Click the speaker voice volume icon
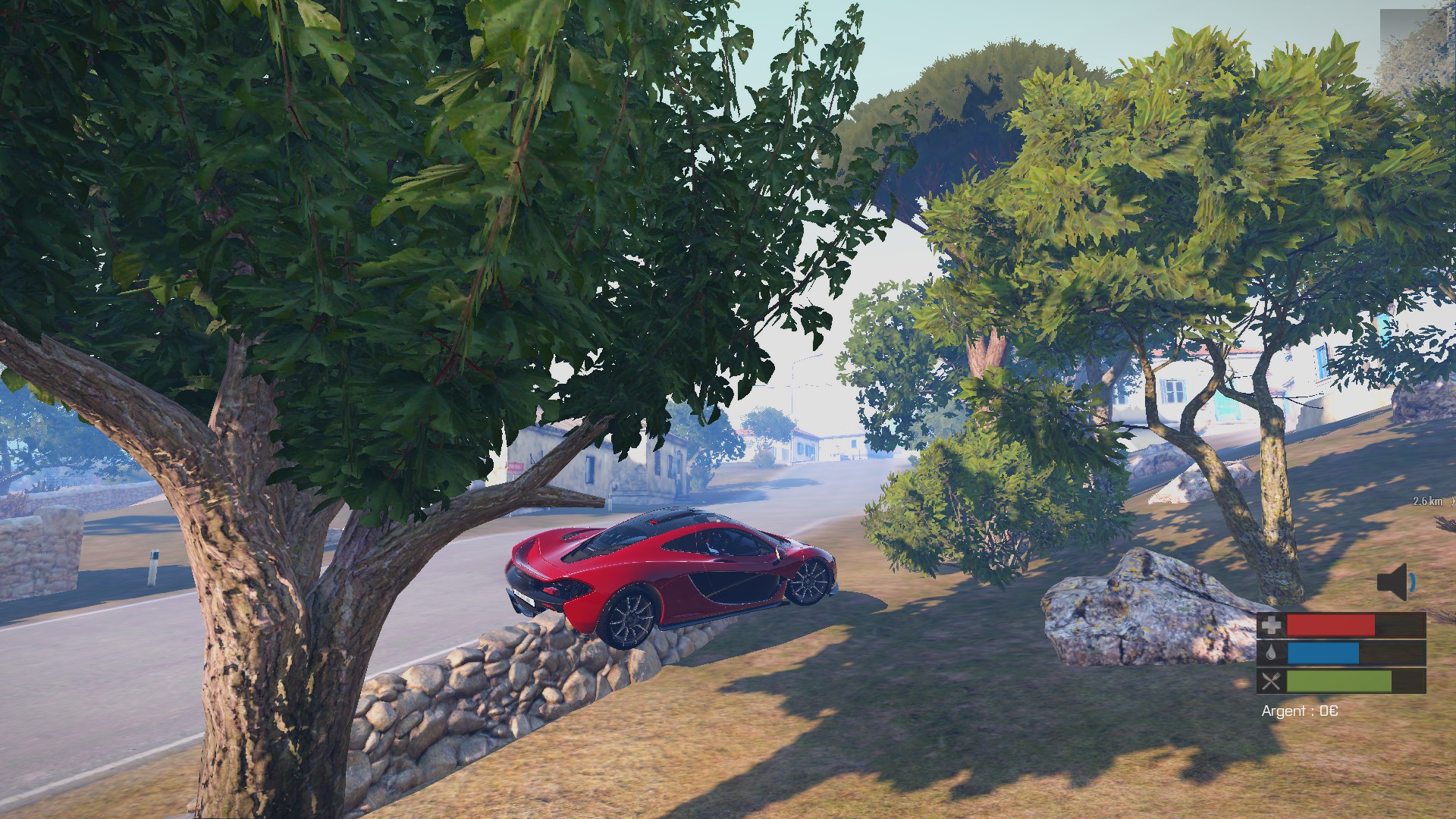Screen dimensions: 1456x819 click(1395, 582)
